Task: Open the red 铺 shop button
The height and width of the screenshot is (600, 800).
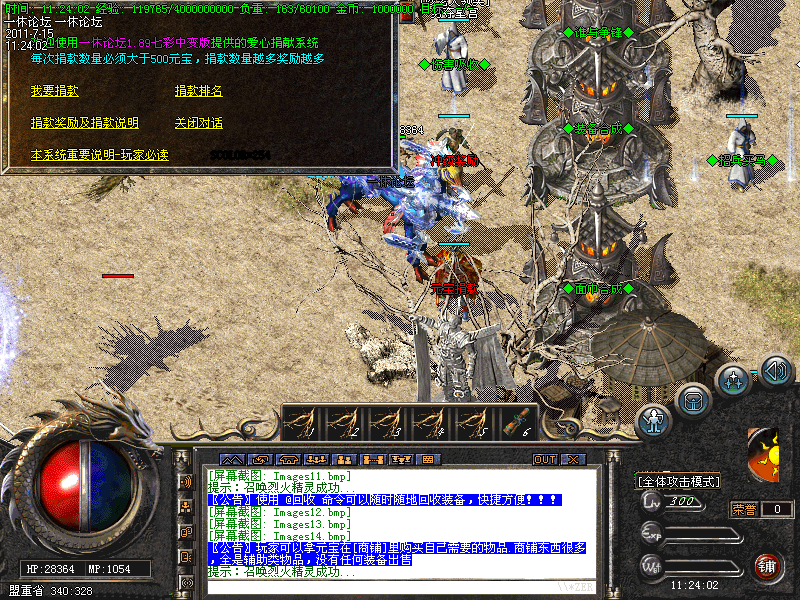Action: coord(768,567)
